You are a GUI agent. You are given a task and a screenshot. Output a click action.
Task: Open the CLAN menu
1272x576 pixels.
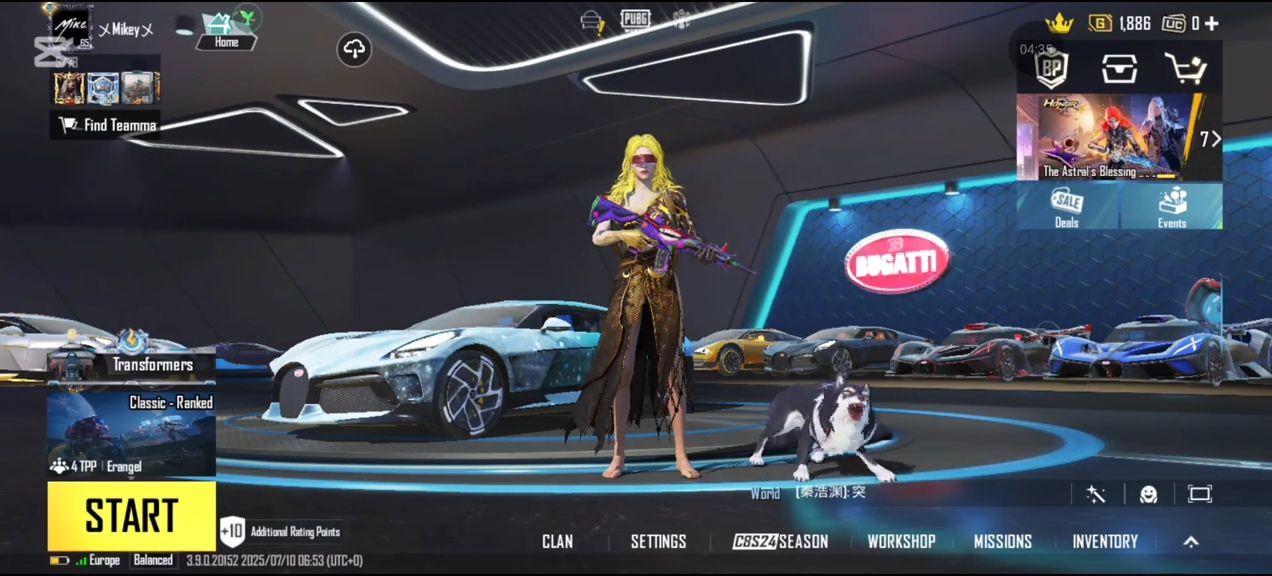click(x=557, y=542)
